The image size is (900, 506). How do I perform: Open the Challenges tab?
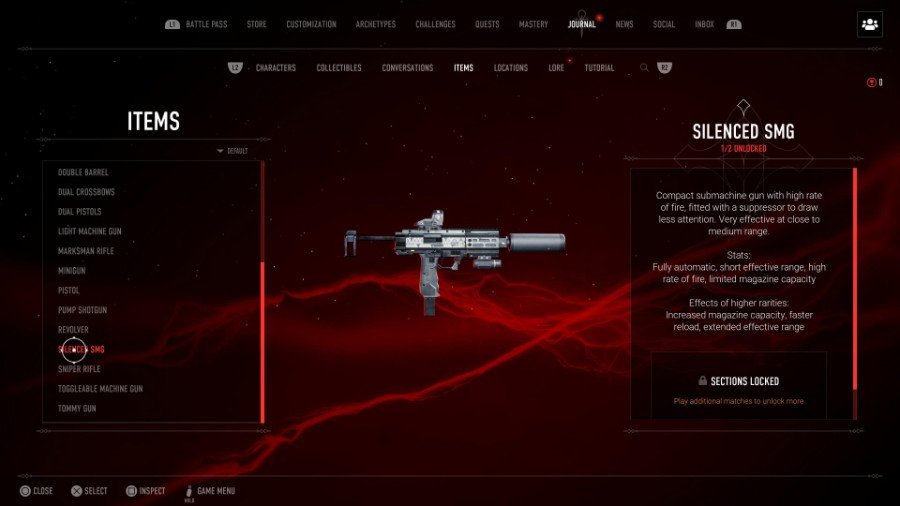(435, 24)
